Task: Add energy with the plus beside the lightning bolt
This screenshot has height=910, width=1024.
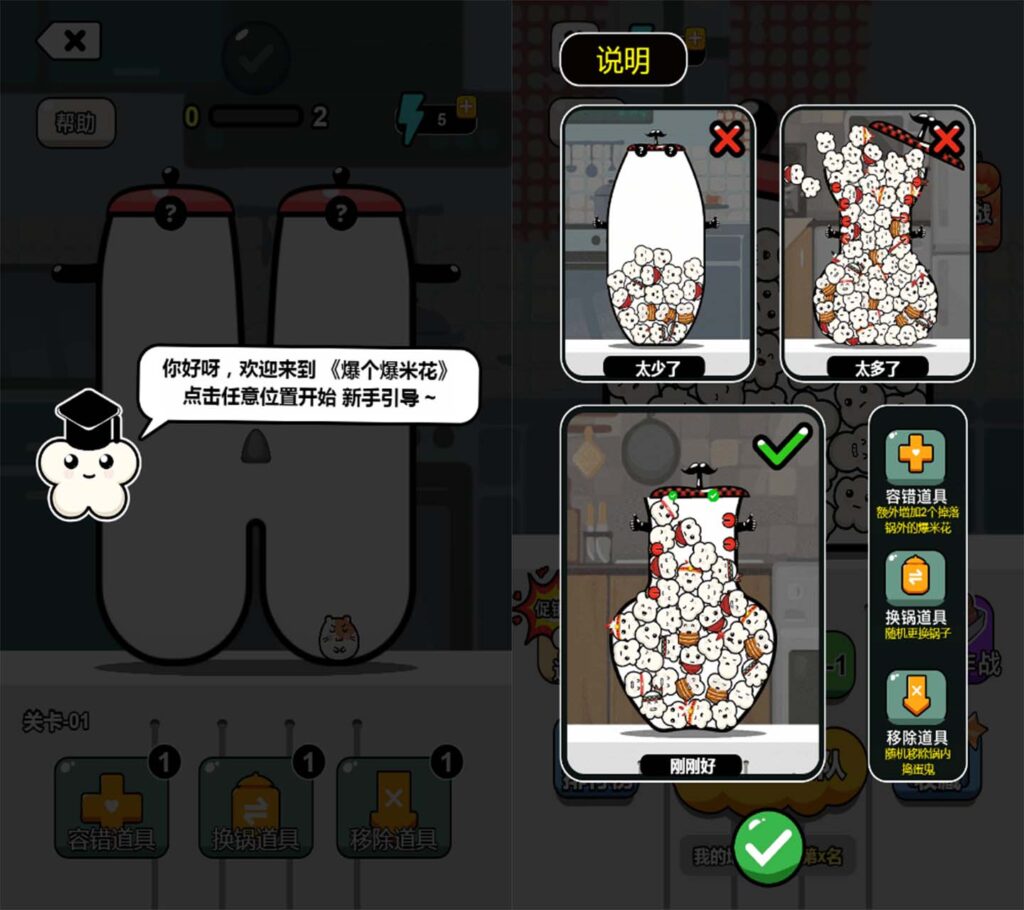Action: click(465, 105)
